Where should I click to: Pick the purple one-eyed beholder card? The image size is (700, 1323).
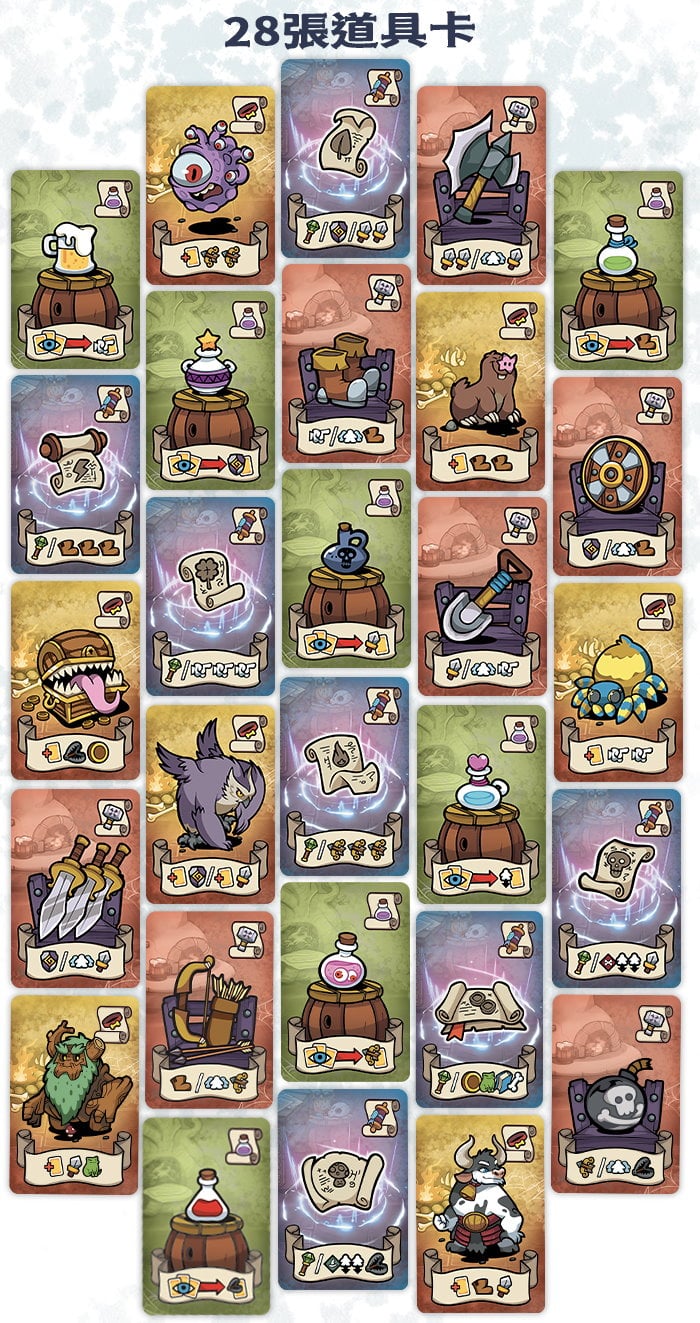(x=210, y=184)
